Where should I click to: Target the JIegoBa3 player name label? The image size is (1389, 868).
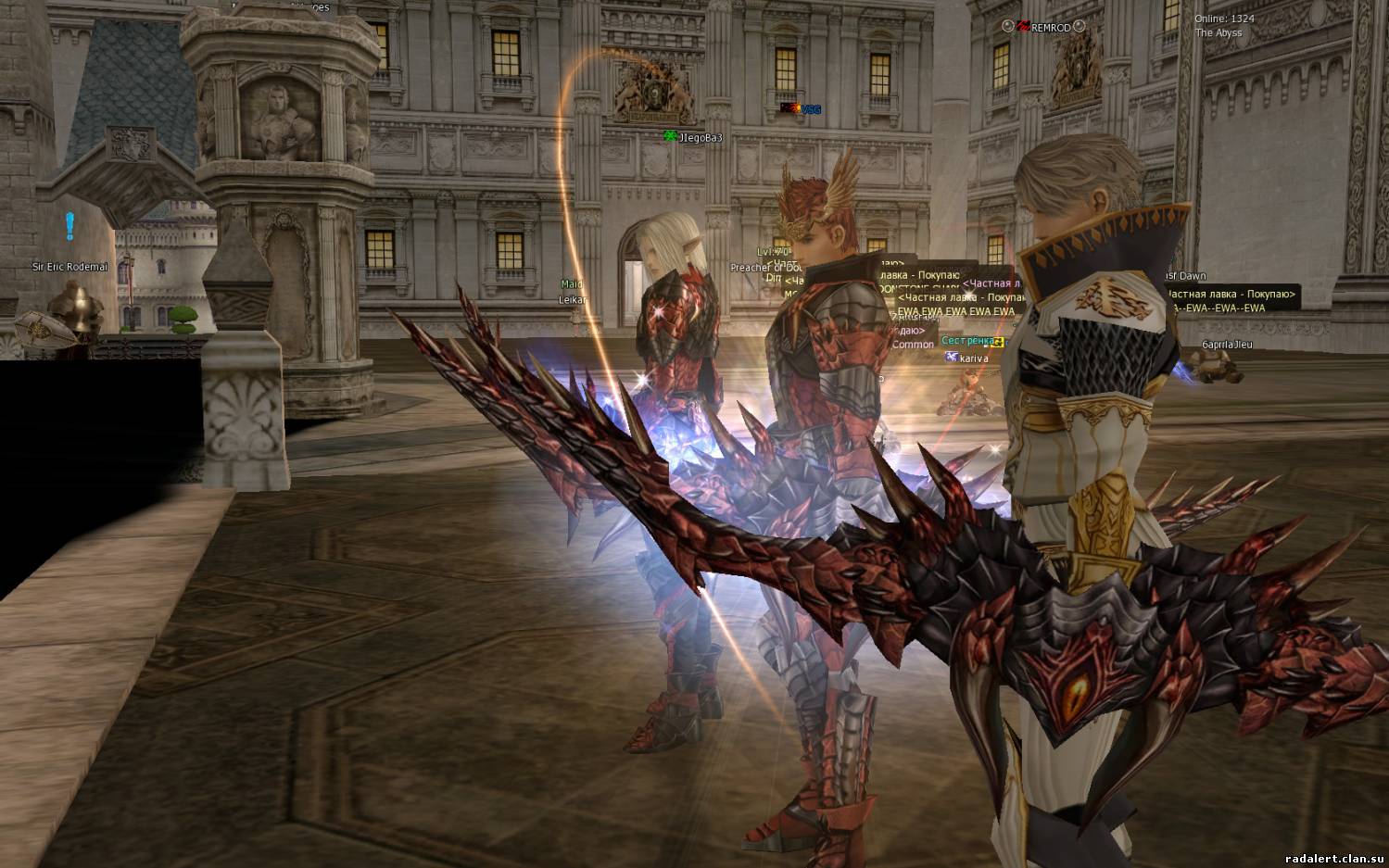tap(700, 138)
